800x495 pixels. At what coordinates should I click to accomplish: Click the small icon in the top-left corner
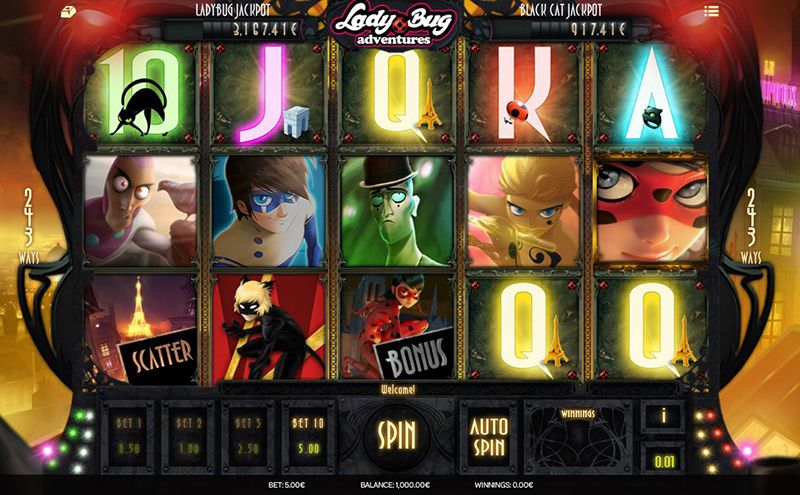point(66,11)
